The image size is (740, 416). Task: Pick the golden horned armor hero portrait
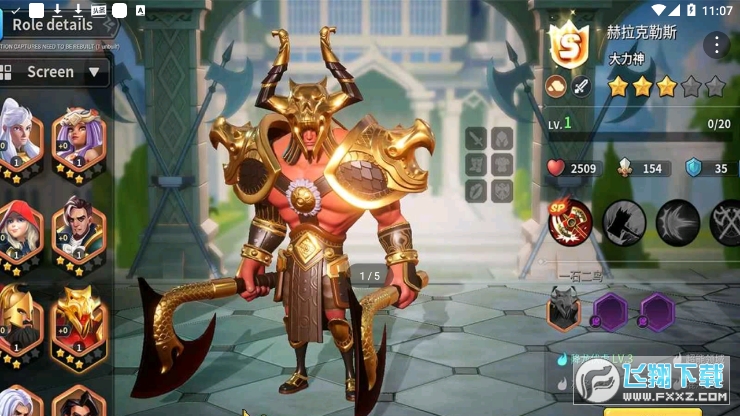(79, 318)
